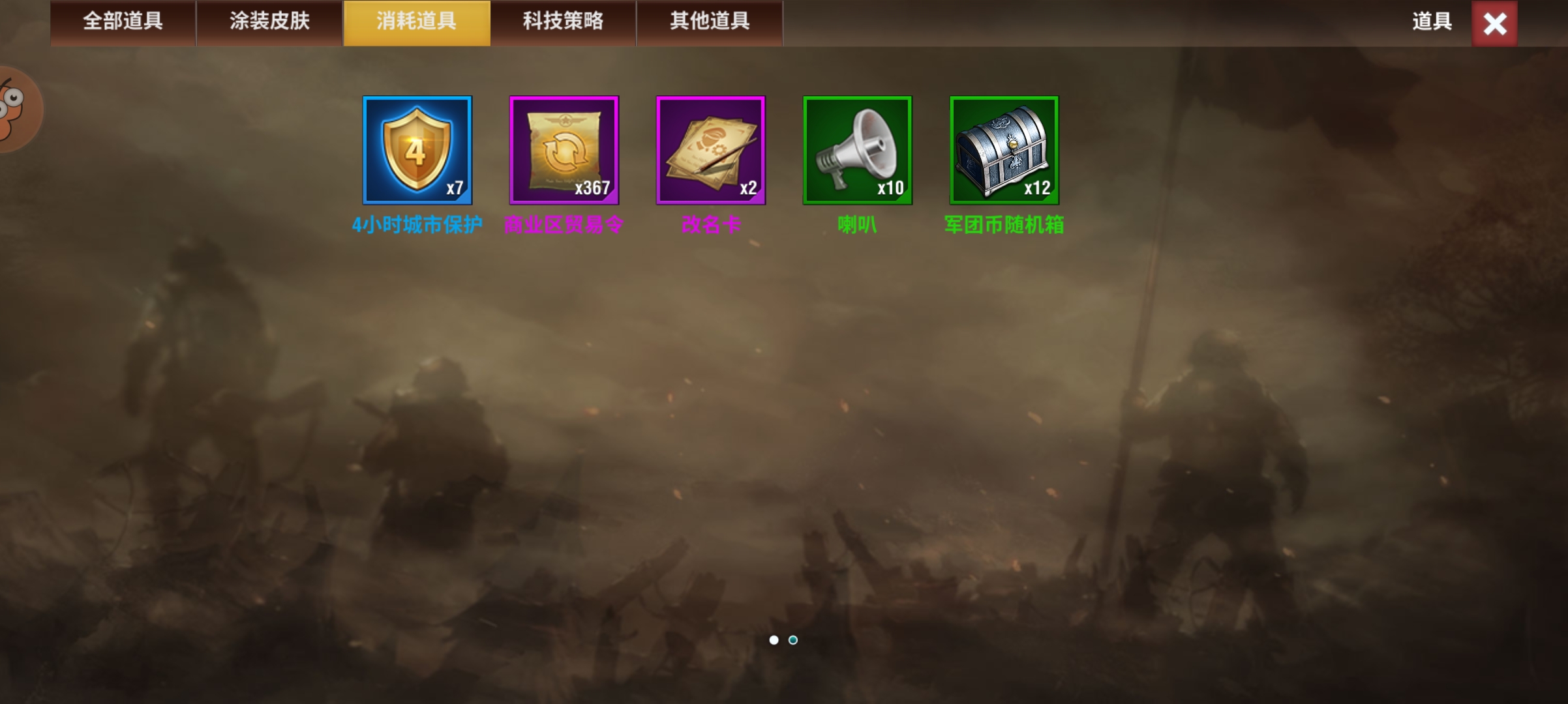1568x704 pixels.
Task: Select the first page indicator dot
Action: [x=774, y=641]
